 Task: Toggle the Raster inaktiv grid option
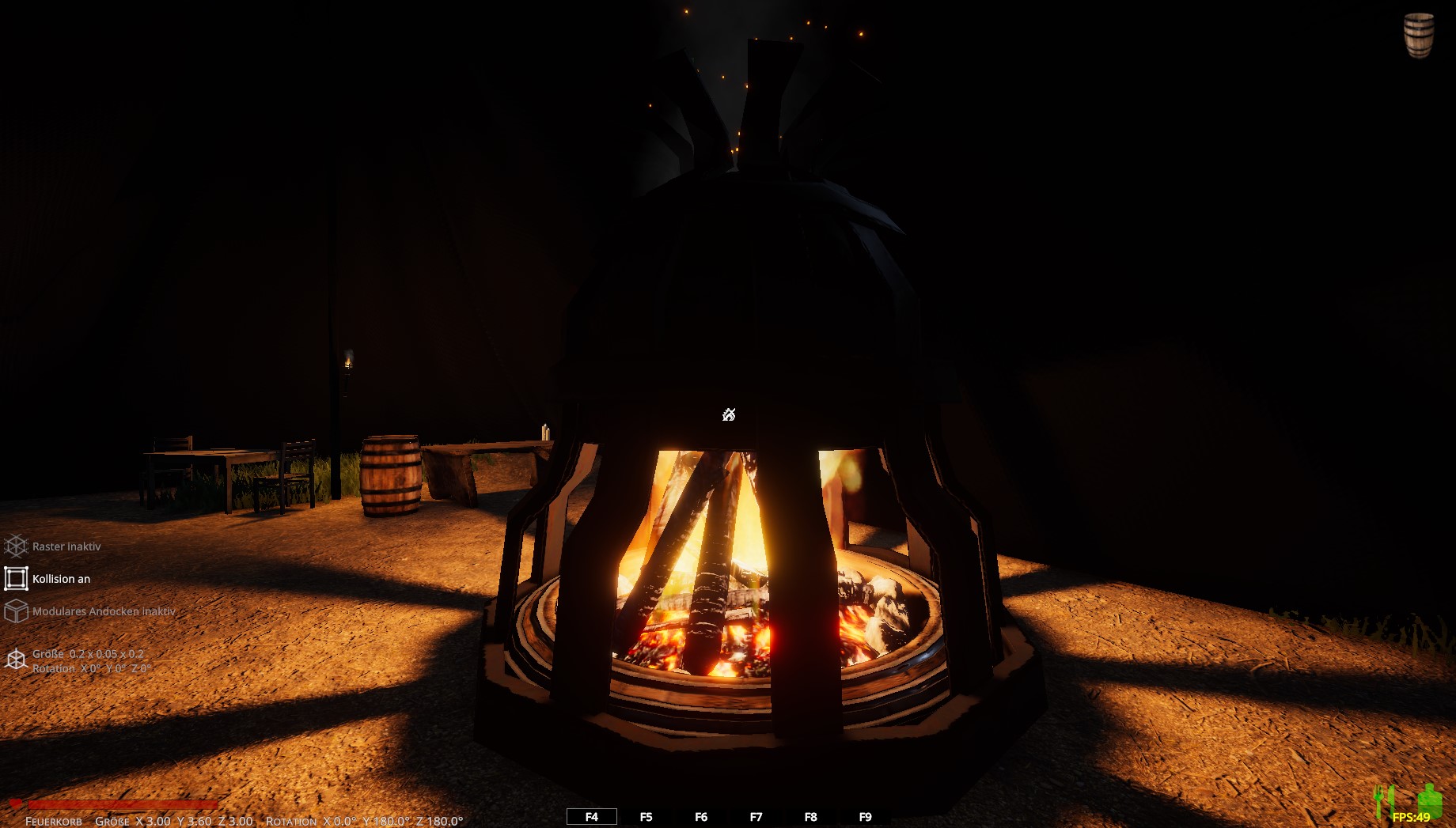click(x=17, y=546)
